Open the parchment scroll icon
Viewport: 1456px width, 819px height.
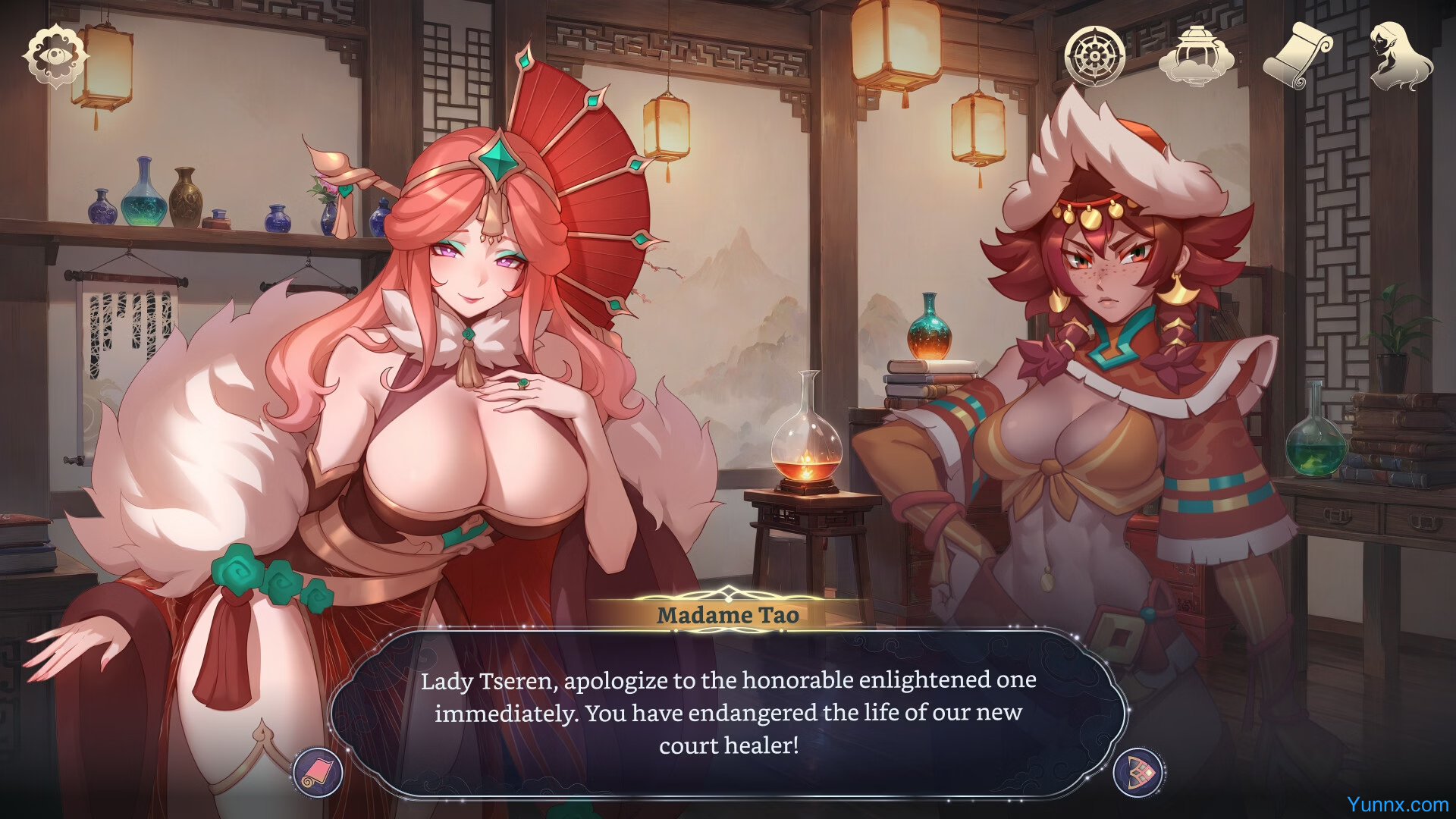pyautogui.click(x=1298, y=55)
